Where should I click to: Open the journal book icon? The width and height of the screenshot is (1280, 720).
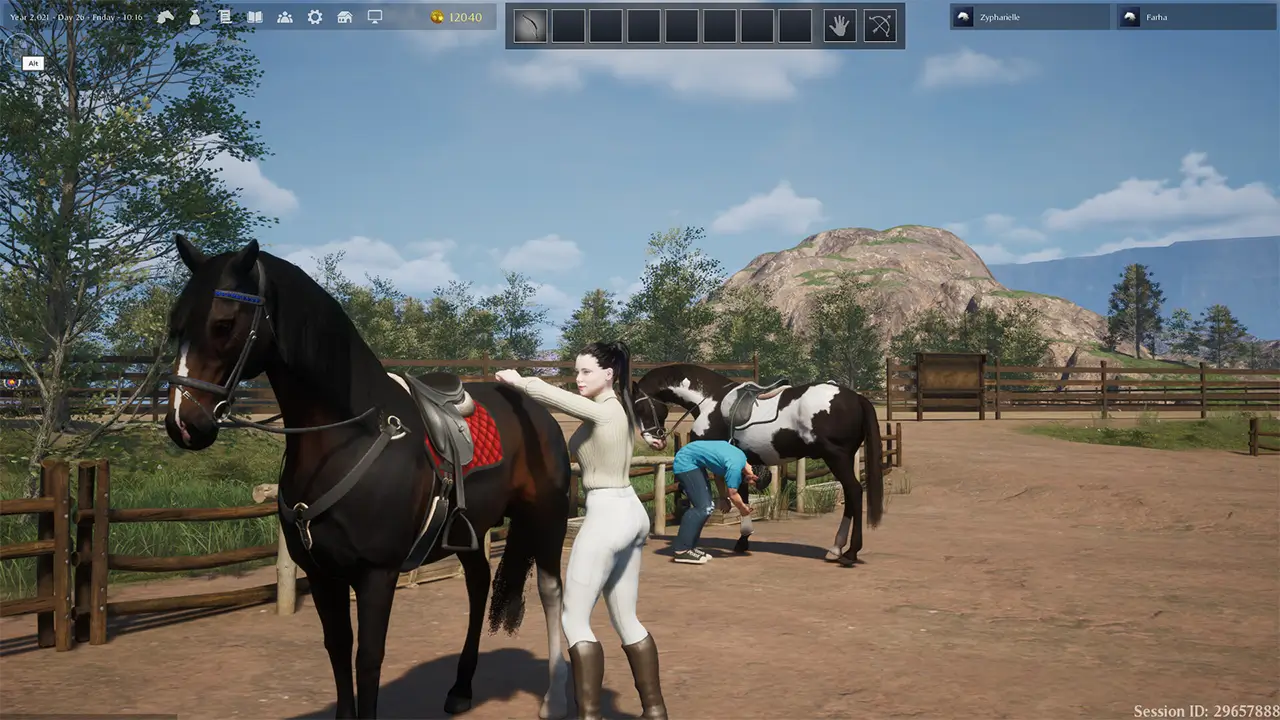tap(254, 17)
